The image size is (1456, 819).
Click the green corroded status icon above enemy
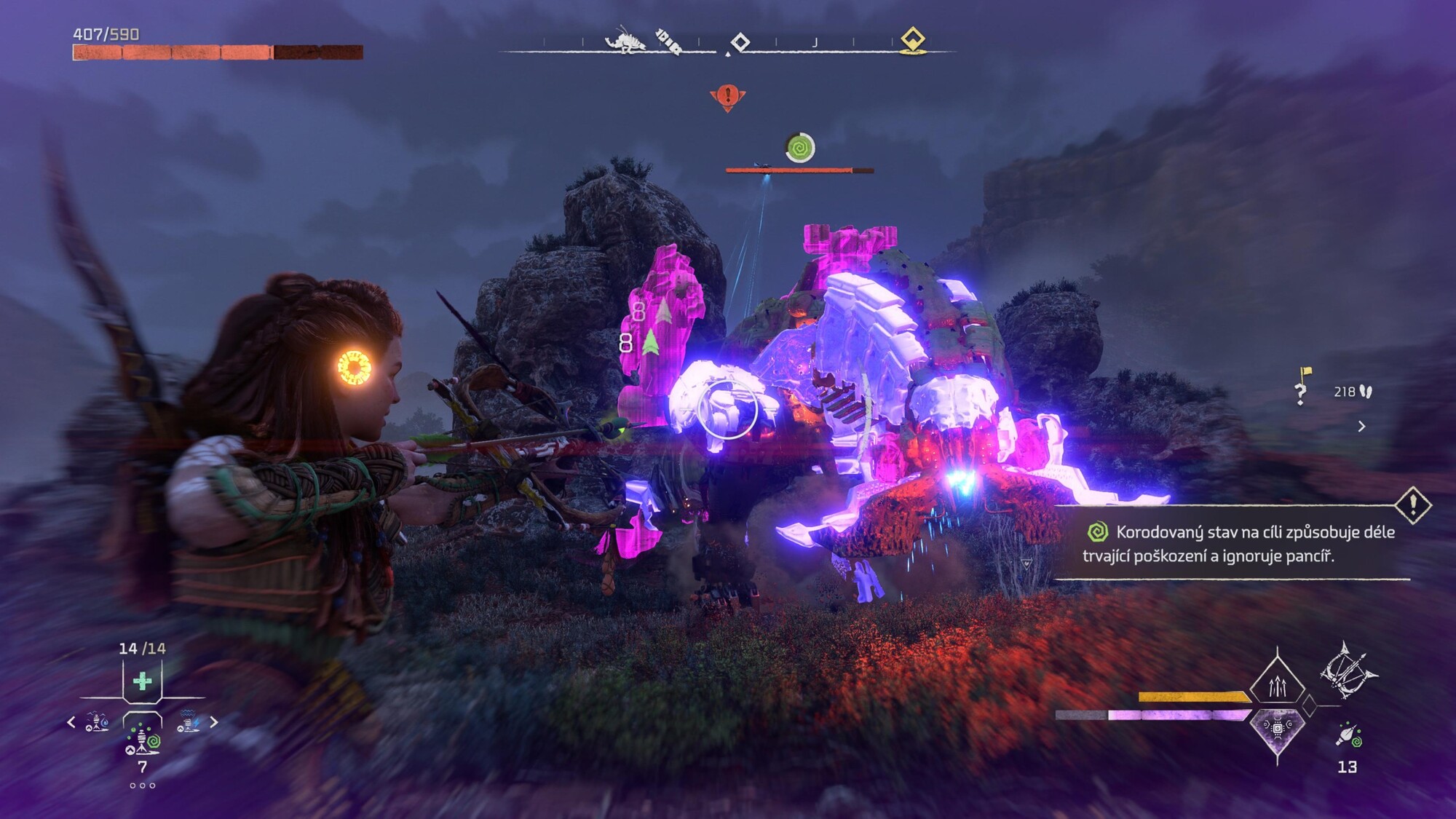(800, 148)
